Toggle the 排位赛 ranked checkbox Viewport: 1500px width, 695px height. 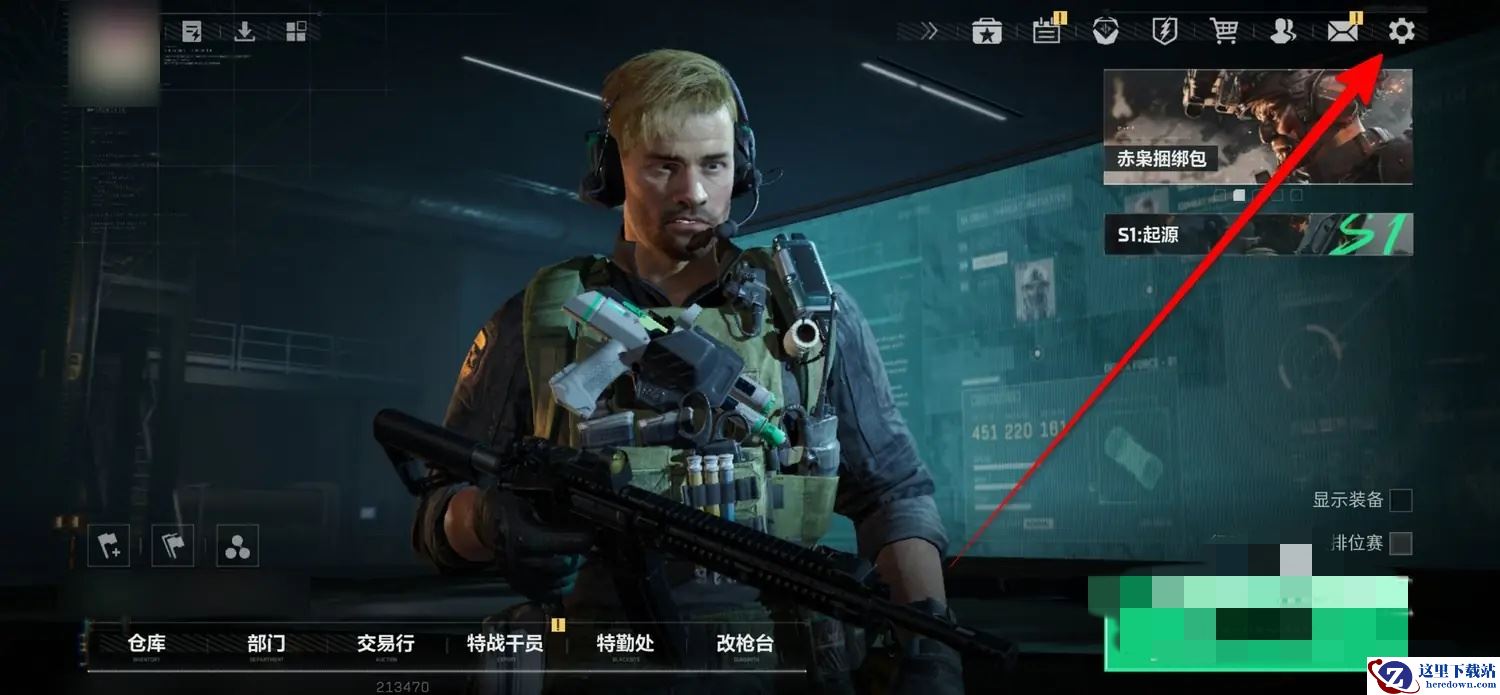pos(1401,543)
